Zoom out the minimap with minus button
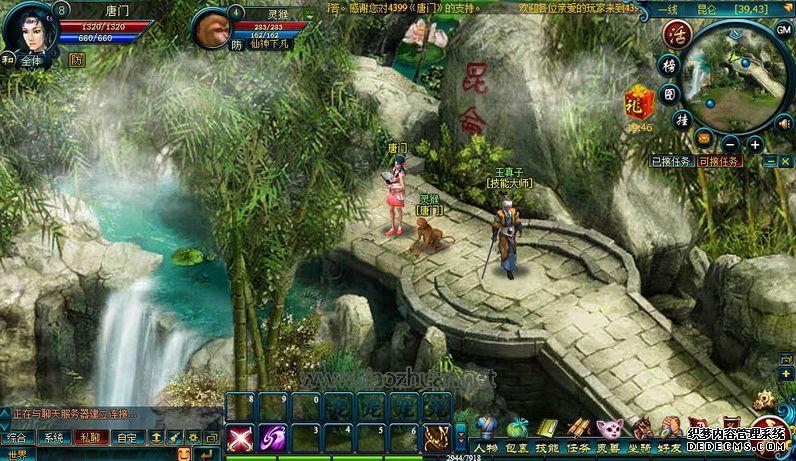 [730, 144]
